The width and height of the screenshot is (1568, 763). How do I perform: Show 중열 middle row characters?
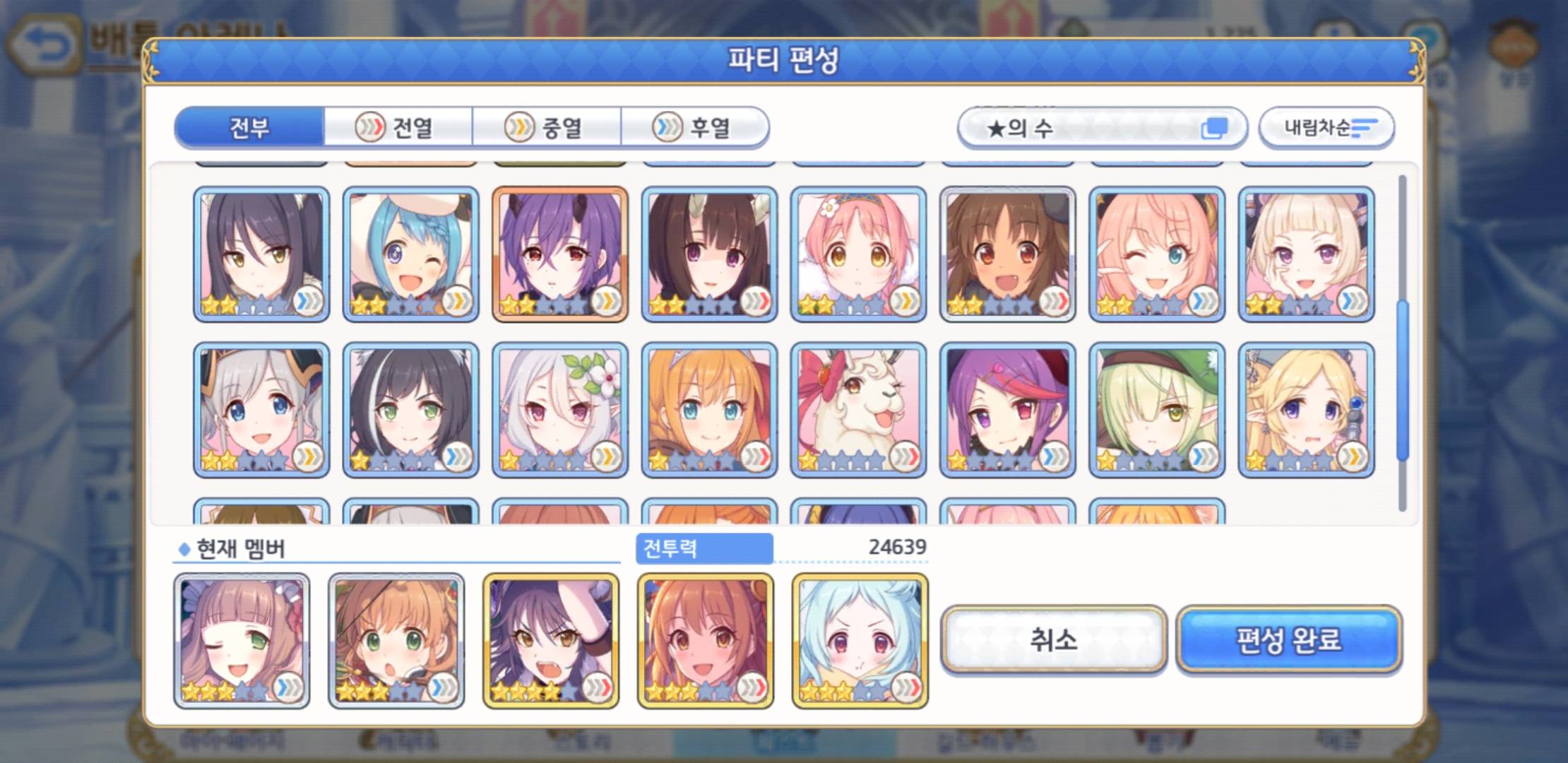pos(547,128)
